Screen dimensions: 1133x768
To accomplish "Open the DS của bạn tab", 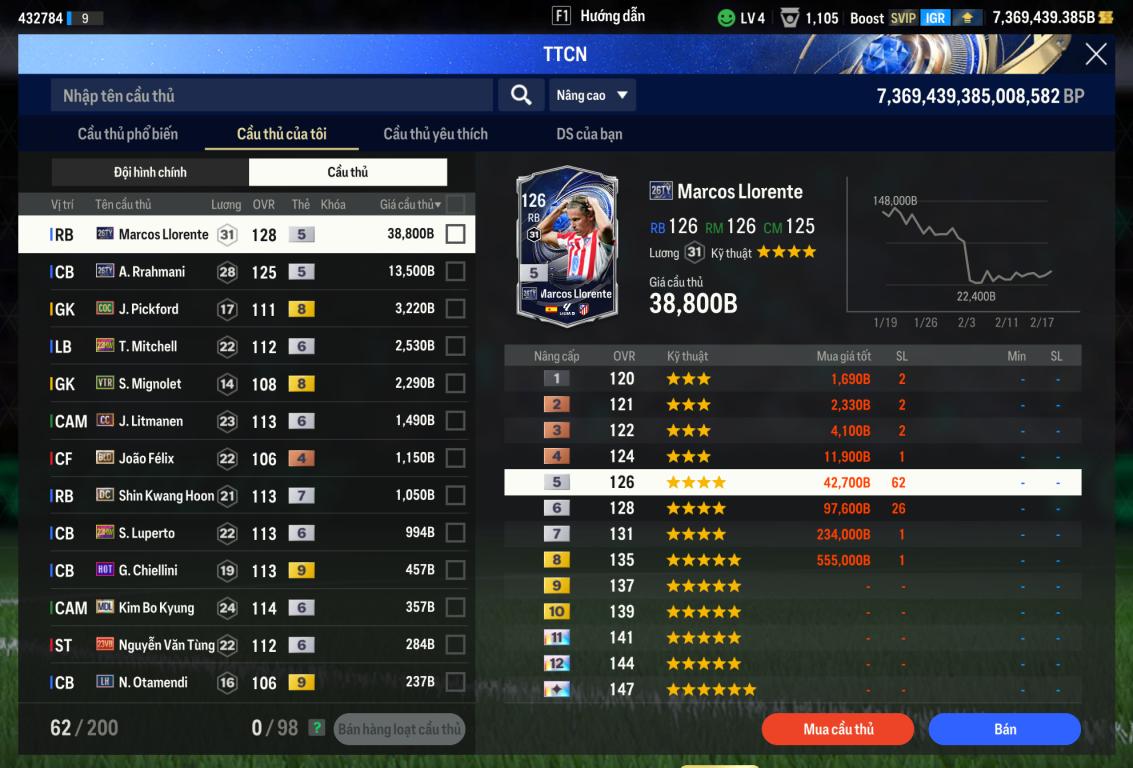I will pyautogui.click(x=589, y=134).
